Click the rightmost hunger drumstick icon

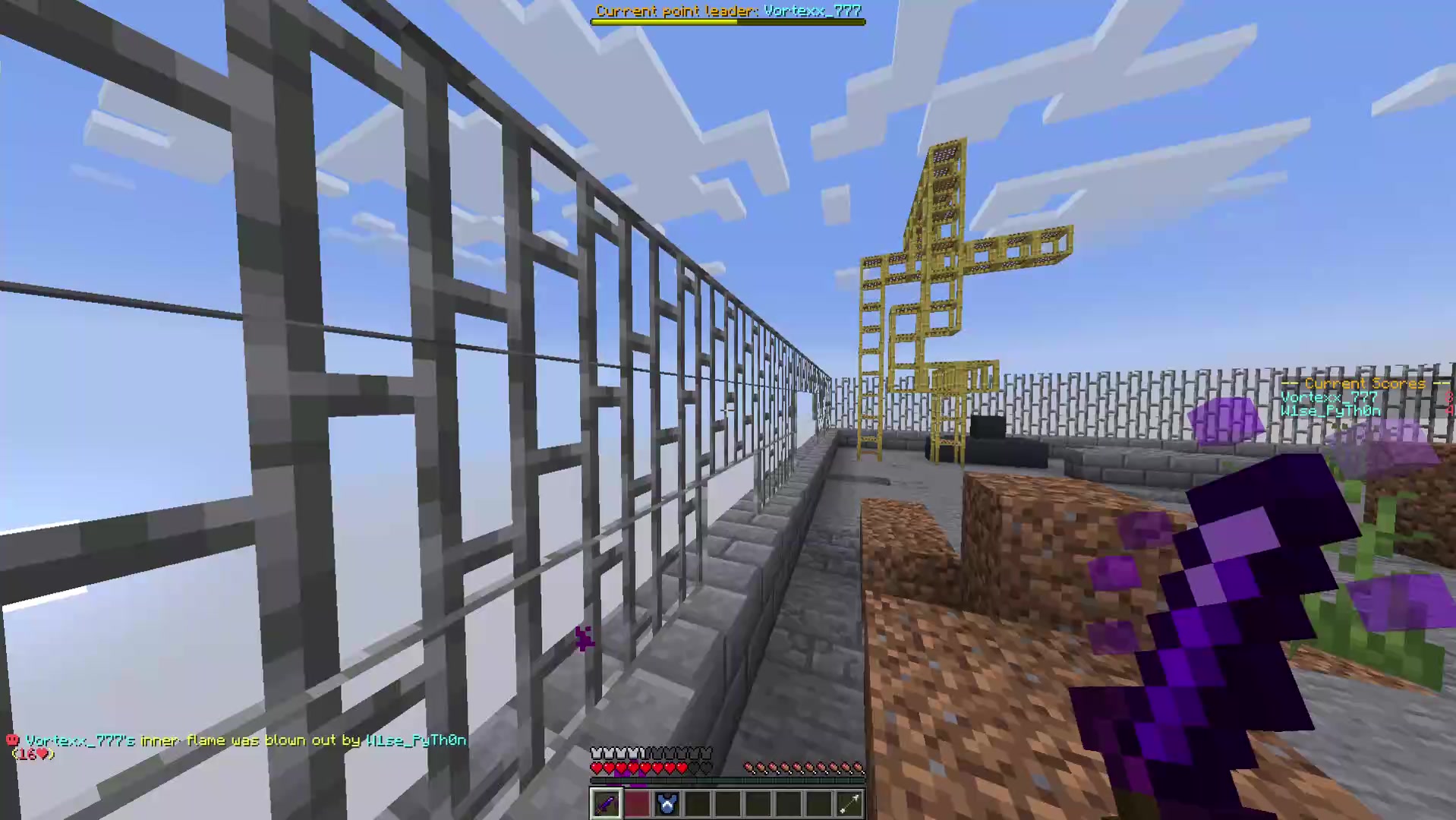859,768
